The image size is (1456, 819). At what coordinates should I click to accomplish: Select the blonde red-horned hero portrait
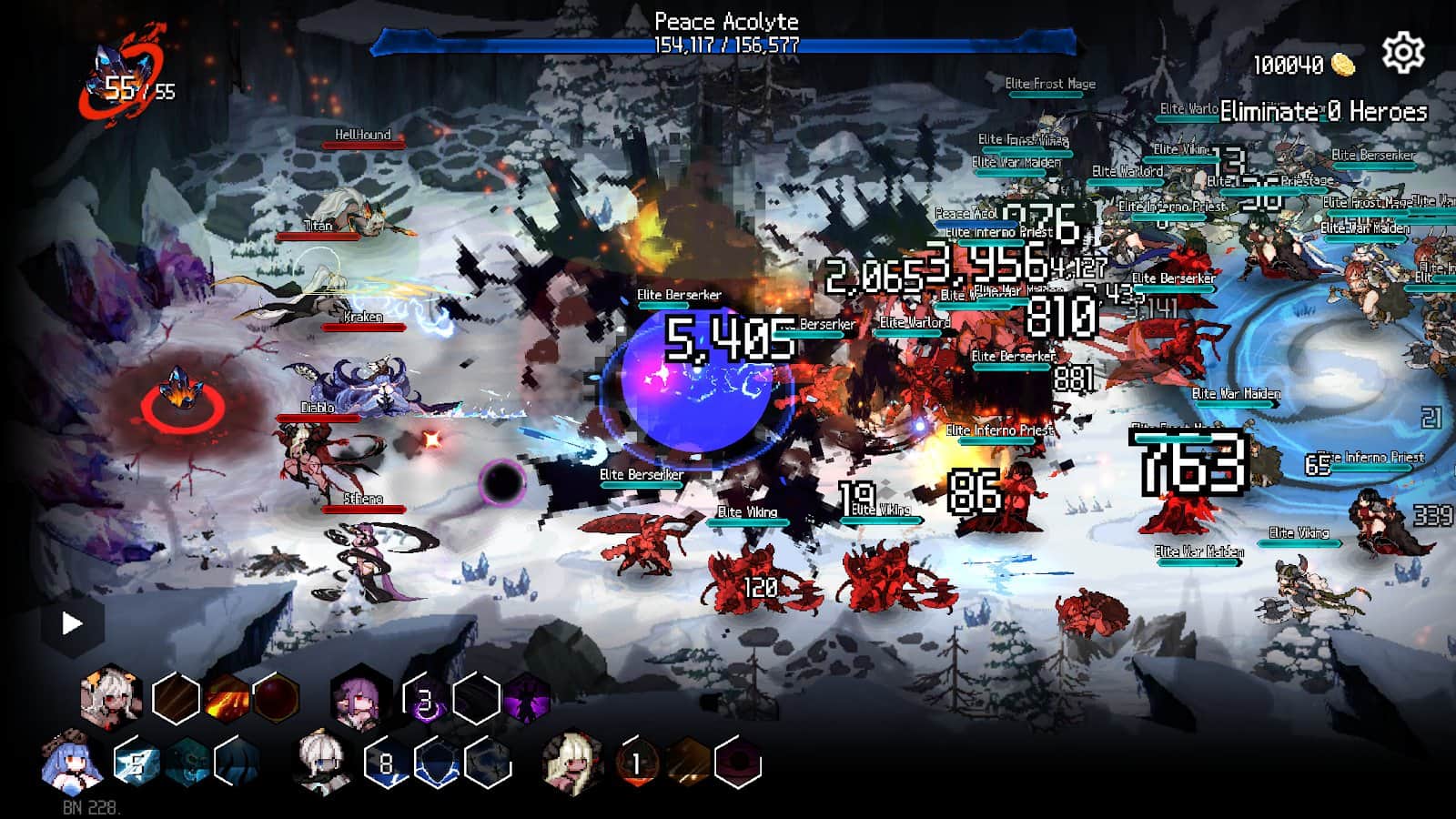click(x=571, y=763)
